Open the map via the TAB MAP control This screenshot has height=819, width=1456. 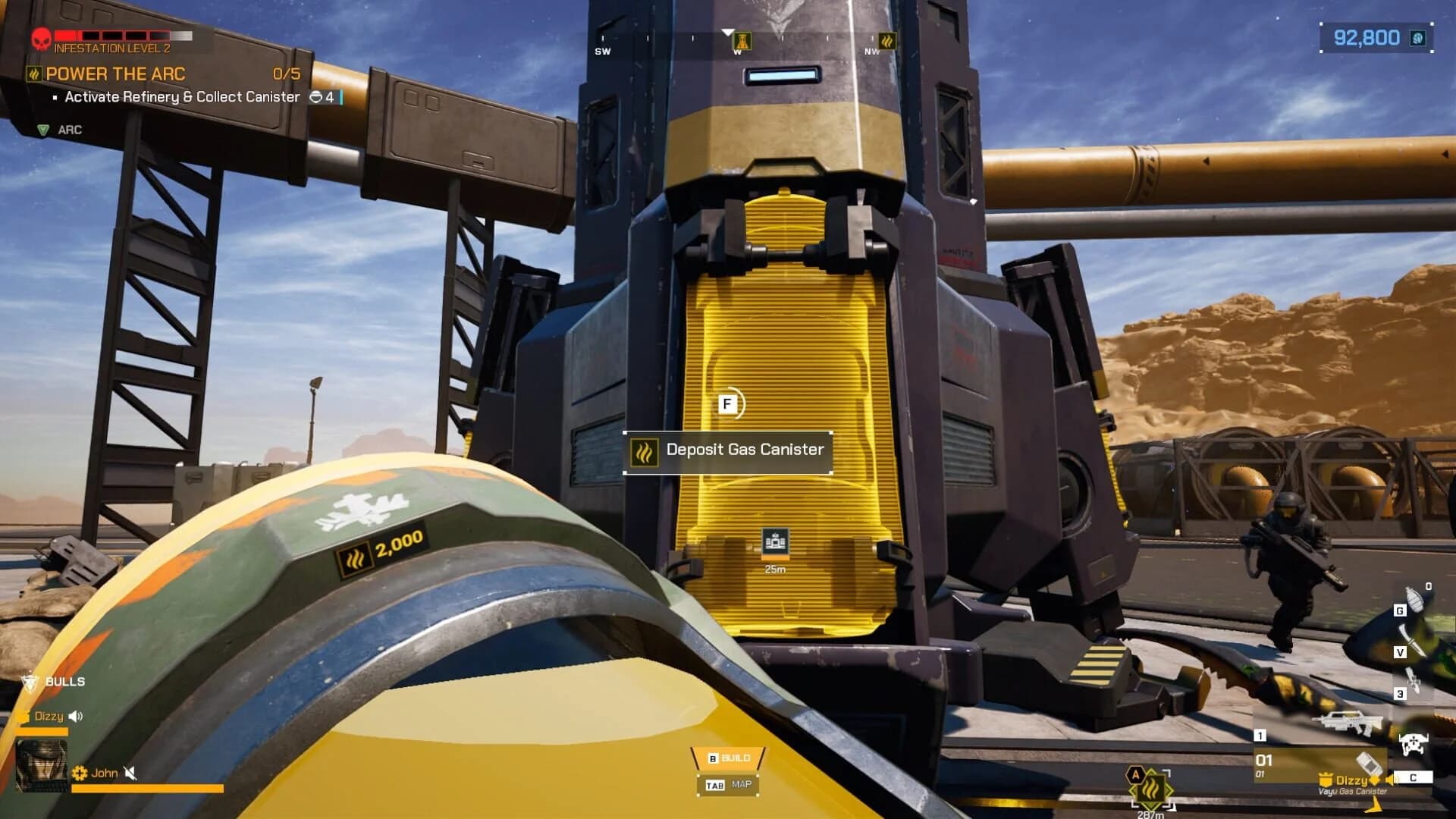(x=728, y=785)
